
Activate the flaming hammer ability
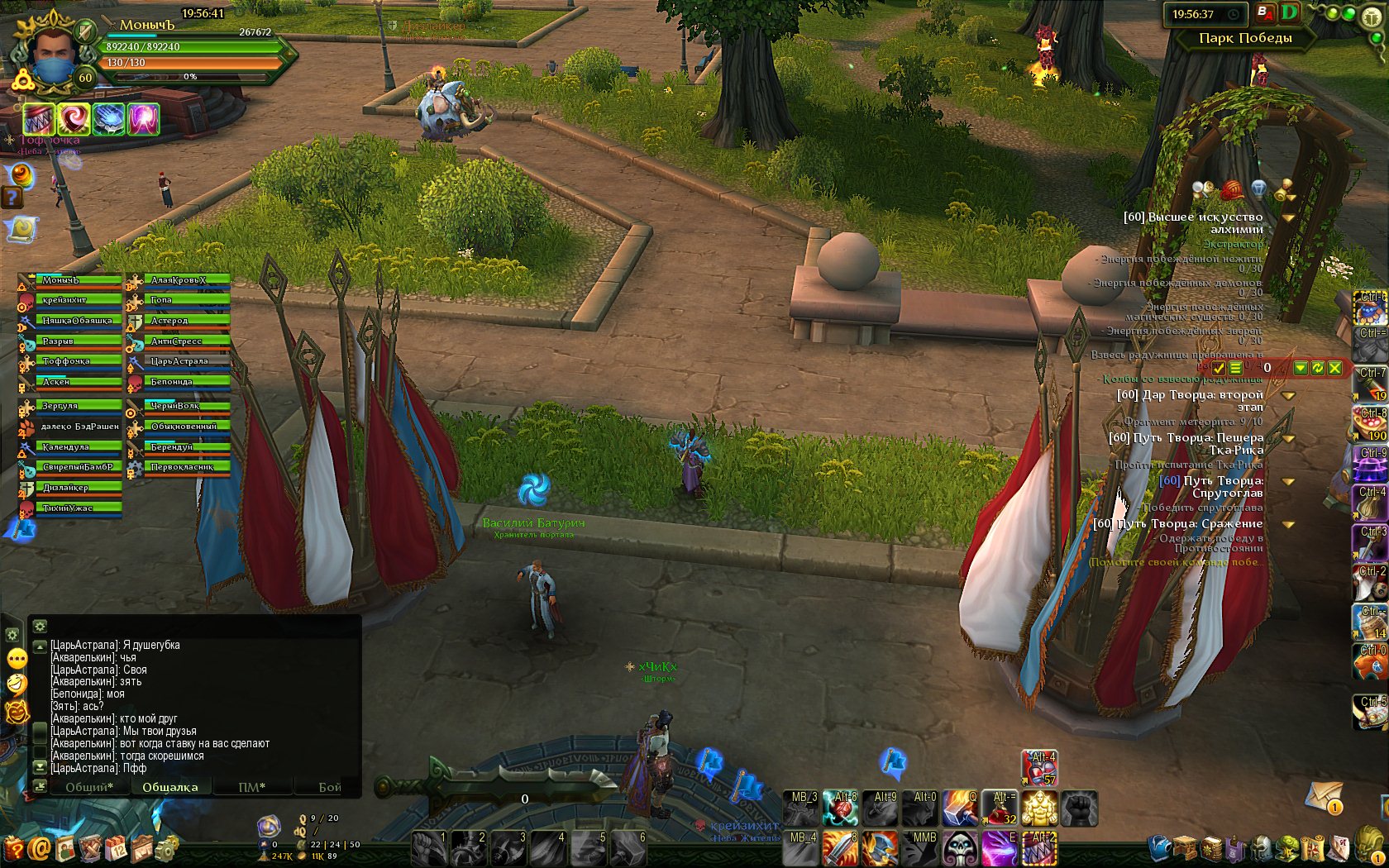tap(961, 808)
